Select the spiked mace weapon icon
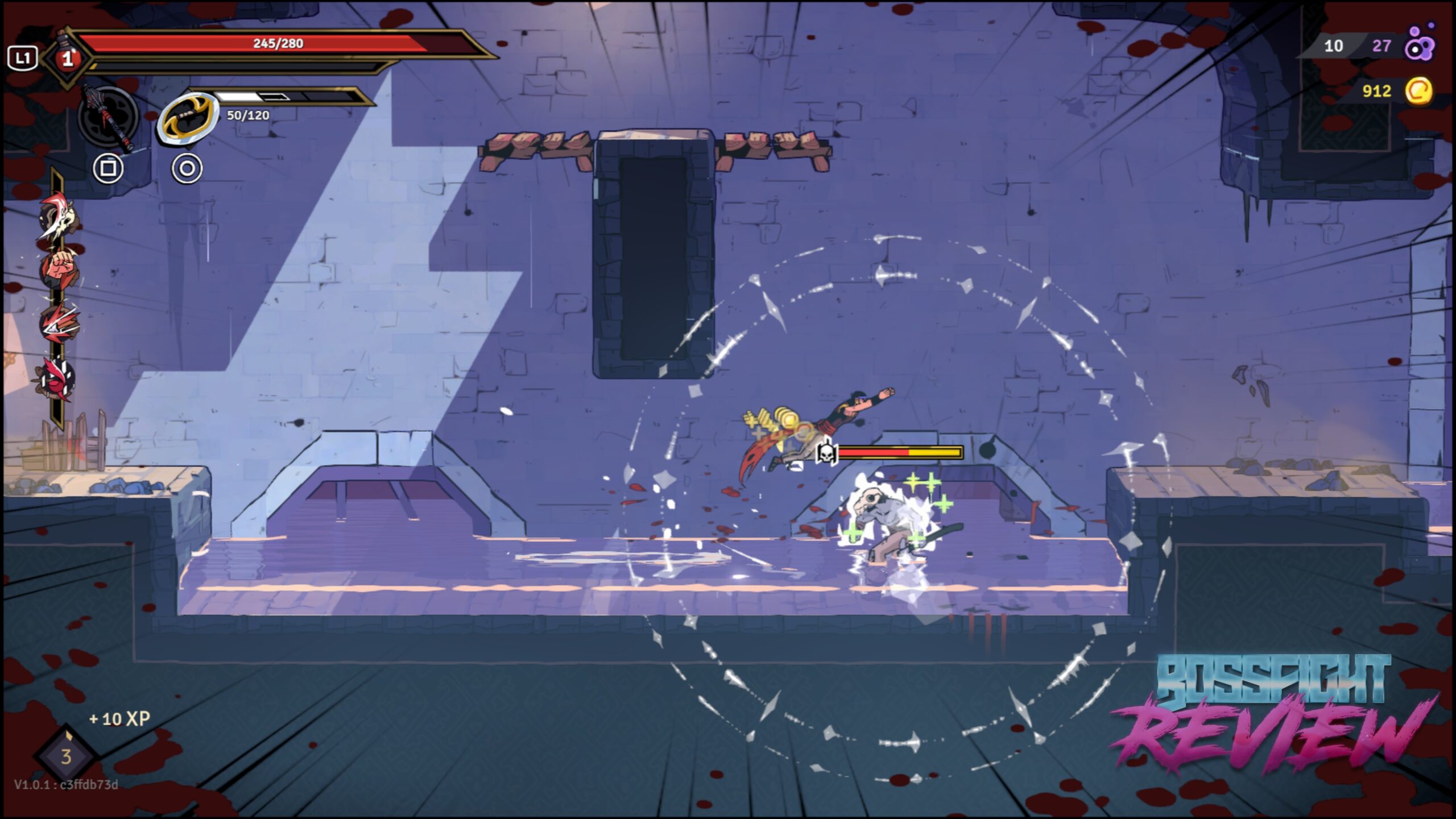Image resolution: width=1456 pixels, height=819 pixels. [108, 118]
